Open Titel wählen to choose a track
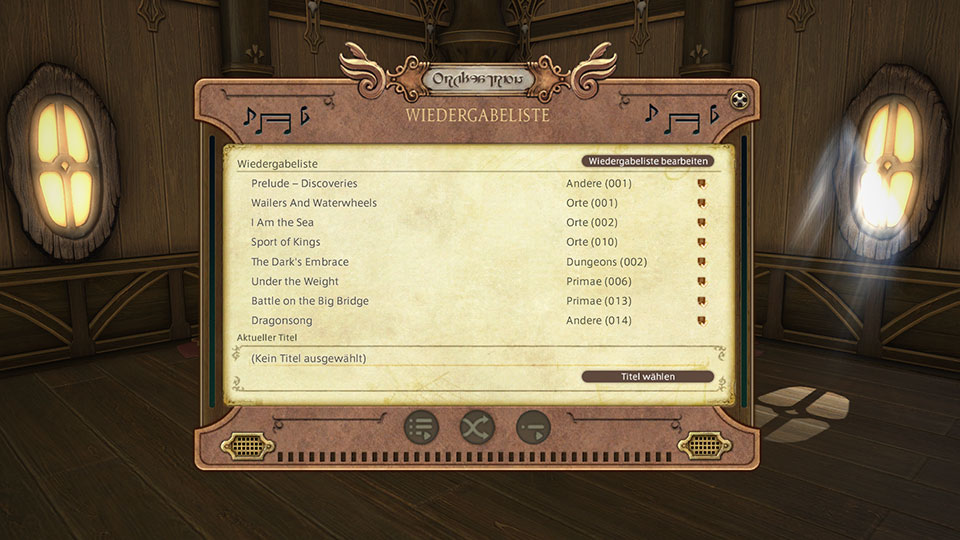The height and width of the screenshot is (540, 960). click(x=648, y=377)
